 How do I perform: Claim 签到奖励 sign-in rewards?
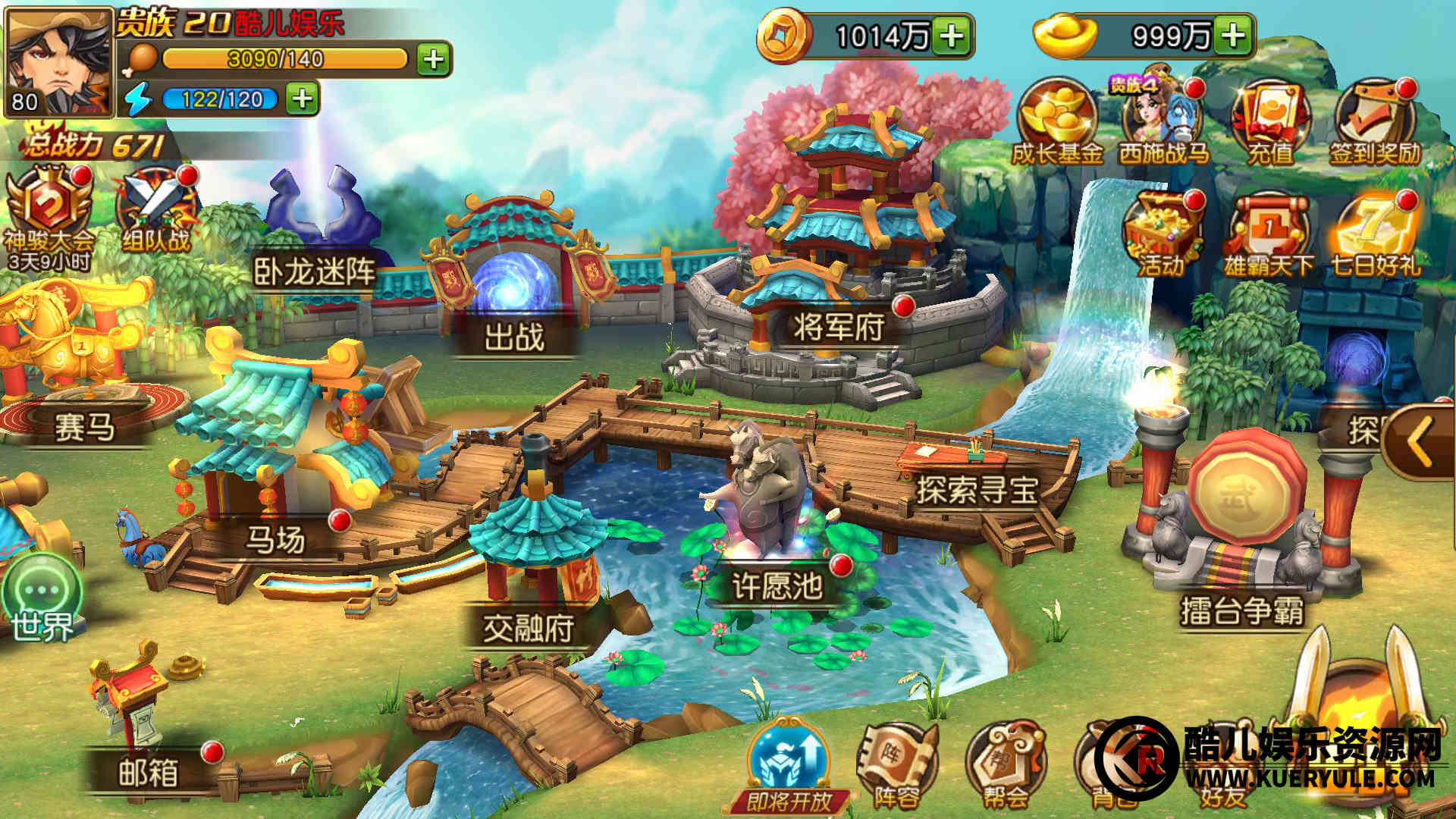(x=1375, y=123)
